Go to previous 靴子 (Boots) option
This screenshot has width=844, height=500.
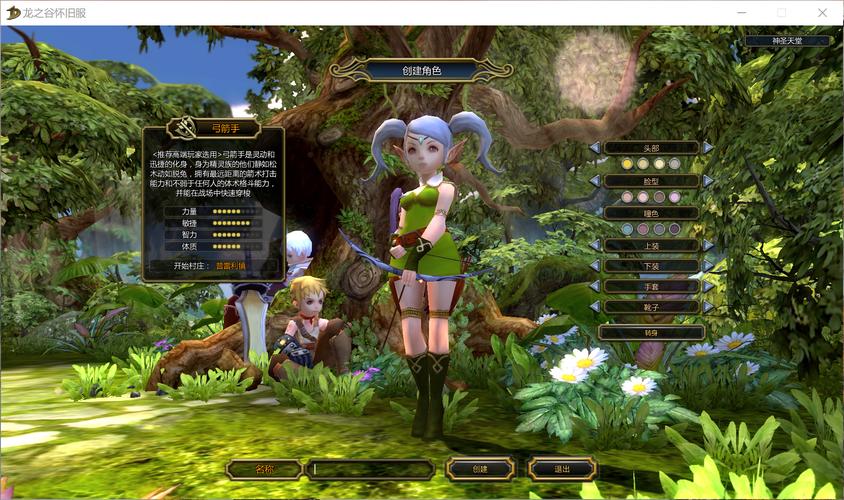coord(595,306)
